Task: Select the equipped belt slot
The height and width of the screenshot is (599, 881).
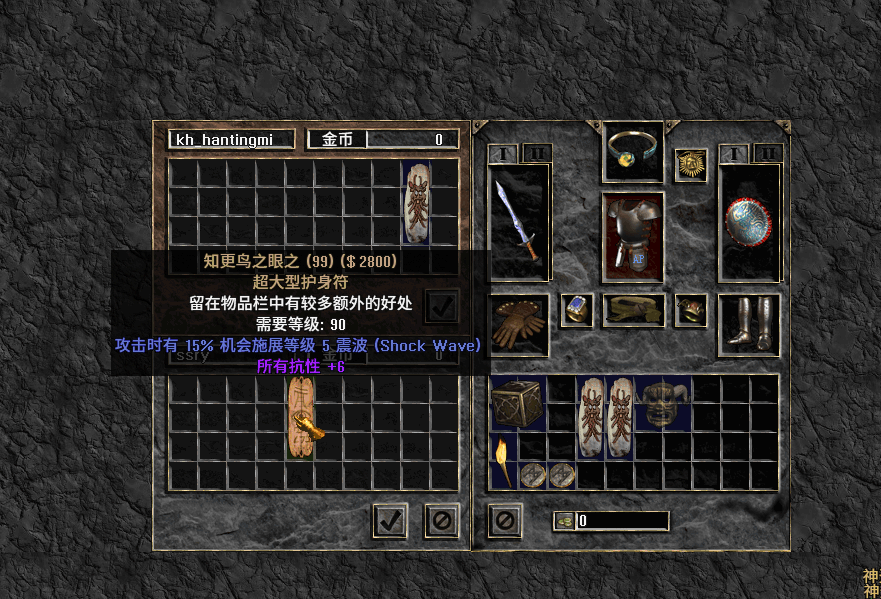Action: click(x=633, y=311)
